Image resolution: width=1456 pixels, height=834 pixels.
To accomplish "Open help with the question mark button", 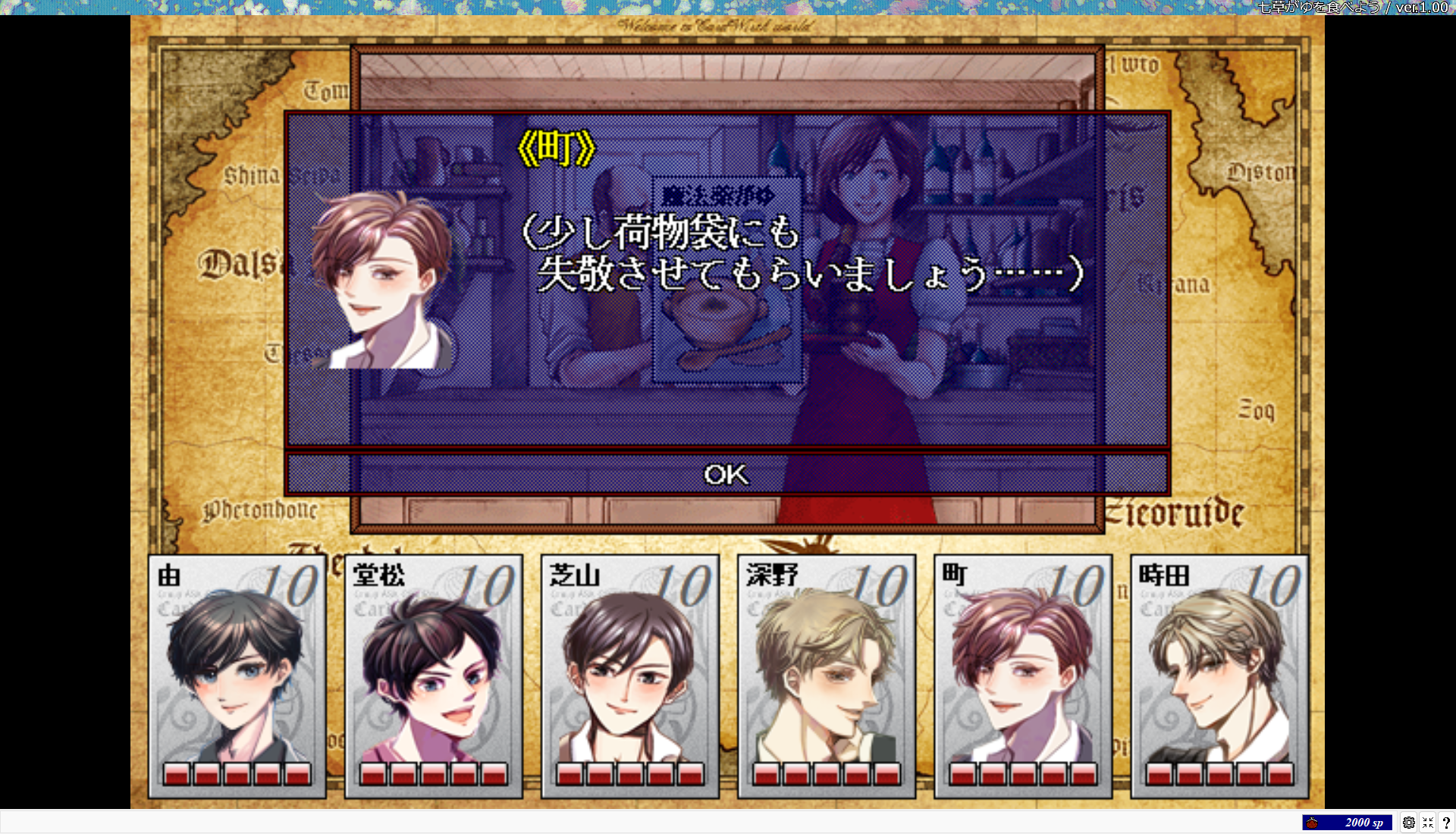I will (x=1446, y=823).
